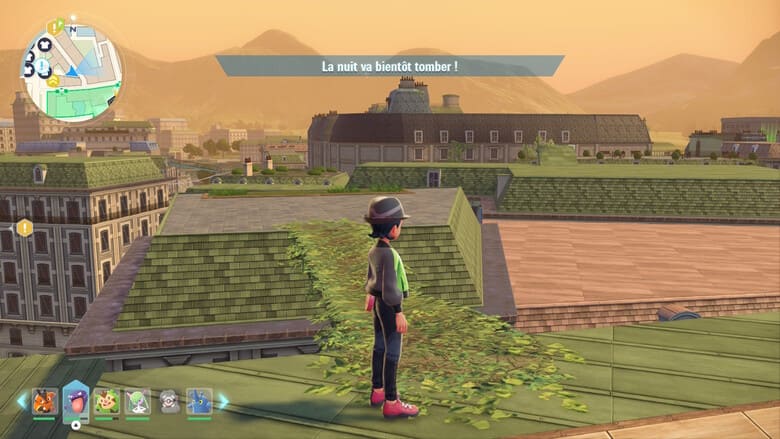This screenshot has height=439, width=780.
Task: Pick the green Quilladin party slot
Action: pyautogui.click(x=106, y=402)
